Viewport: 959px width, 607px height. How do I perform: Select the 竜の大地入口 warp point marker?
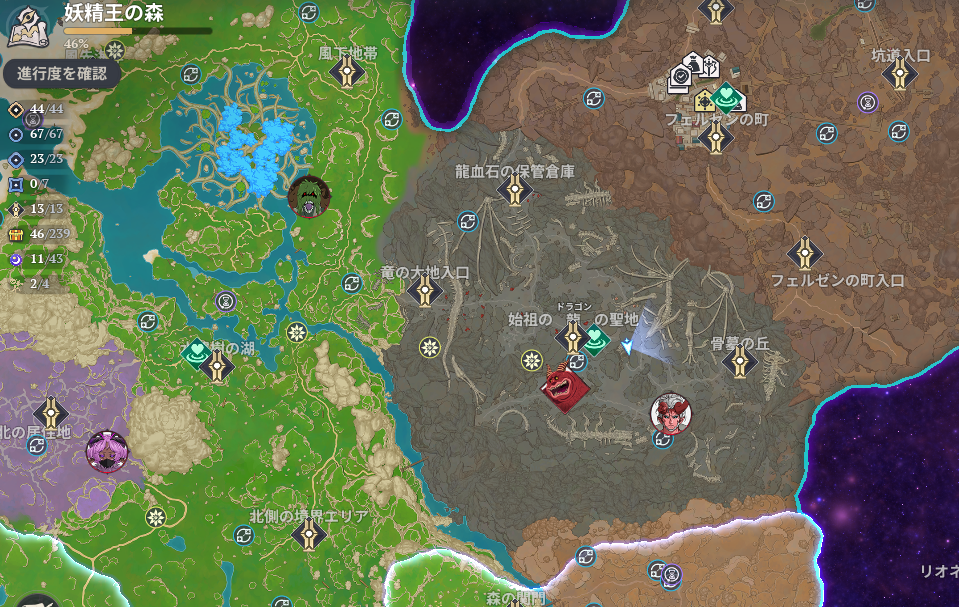(x=425, y=291)
